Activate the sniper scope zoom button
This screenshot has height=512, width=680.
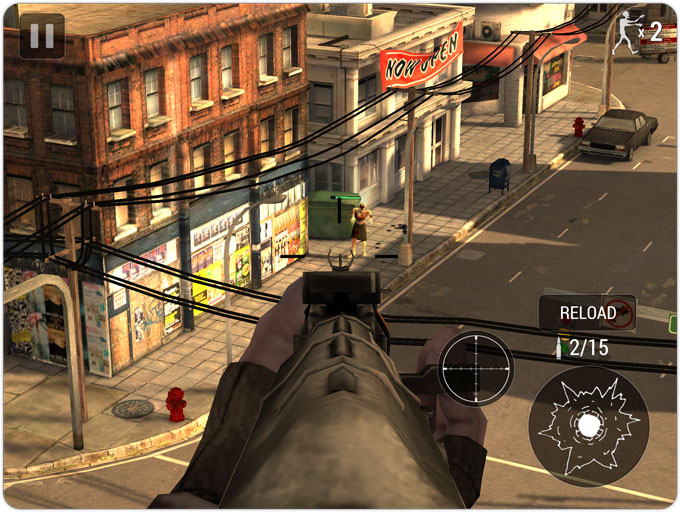(475, 368)
